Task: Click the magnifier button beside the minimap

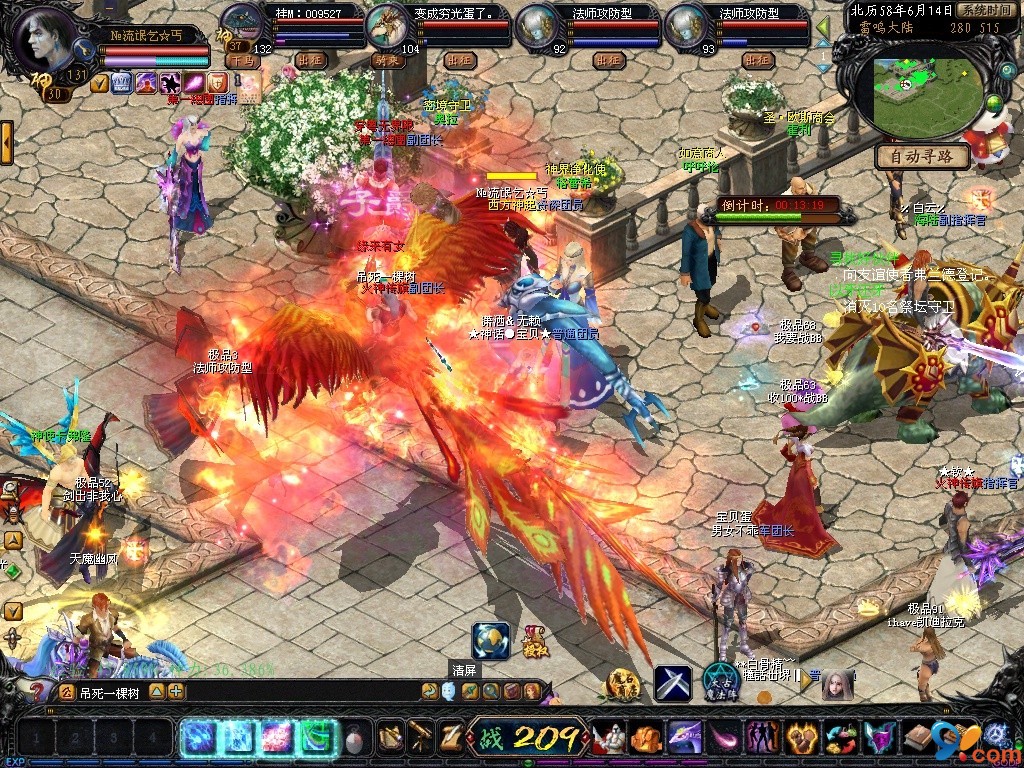Action: (x=1007, y=71)
